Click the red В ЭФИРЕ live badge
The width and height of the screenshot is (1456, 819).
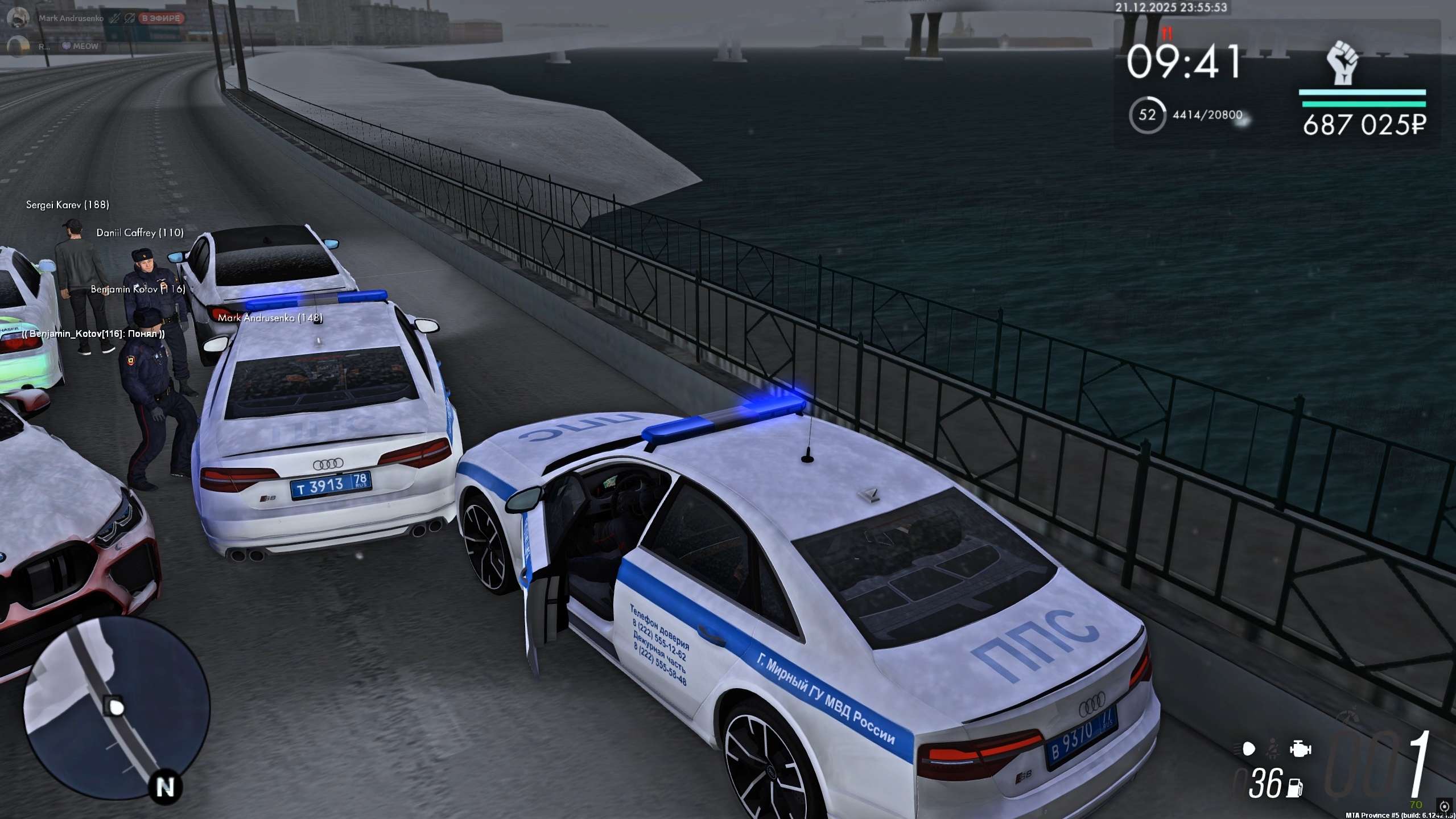click(x=161, y=18)
